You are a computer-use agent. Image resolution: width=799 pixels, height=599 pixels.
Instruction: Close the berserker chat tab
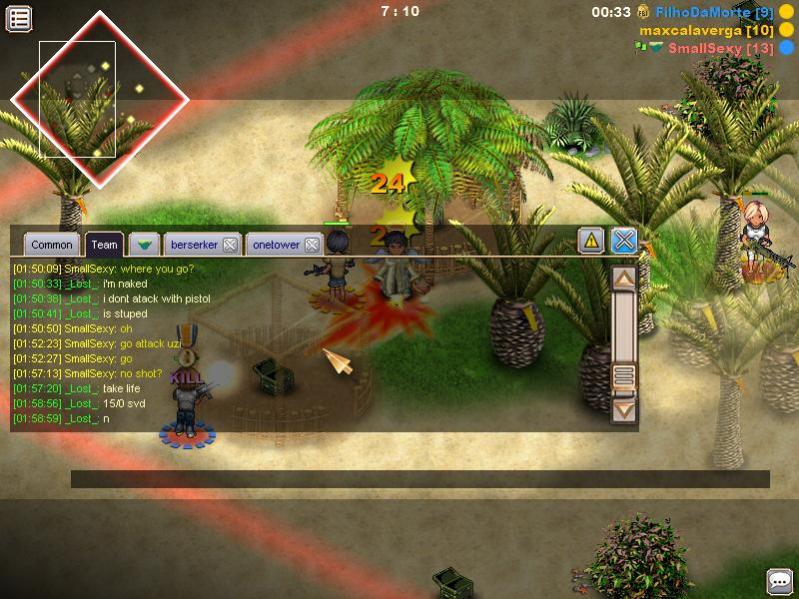(230, 245)
